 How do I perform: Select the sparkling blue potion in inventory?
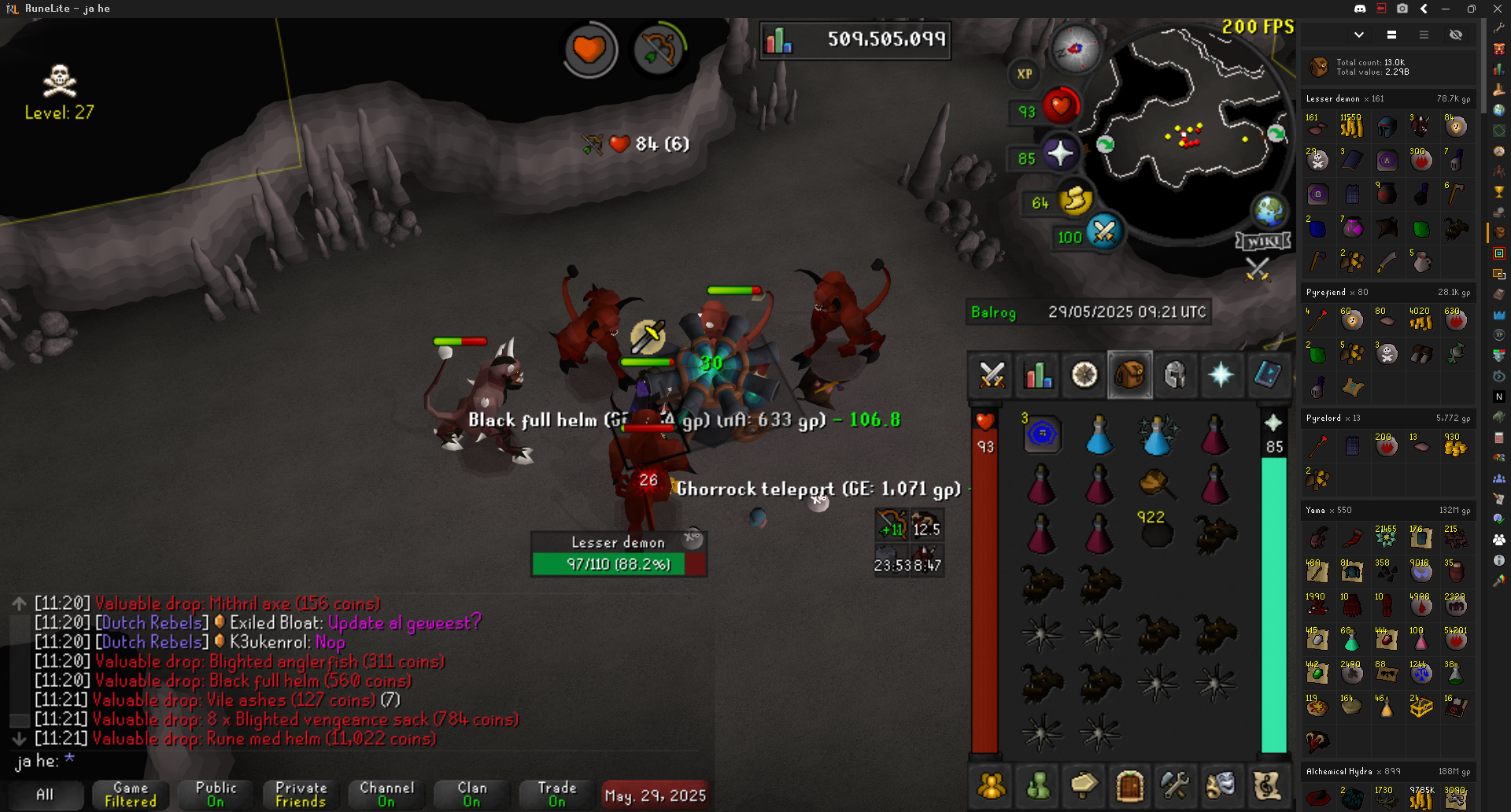pos(1157,434)
